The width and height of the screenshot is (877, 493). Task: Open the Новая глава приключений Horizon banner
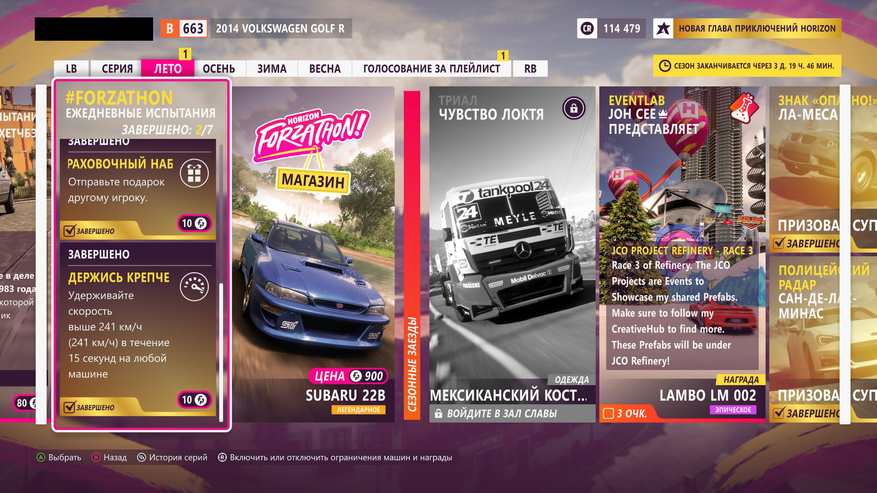[747, 28]
